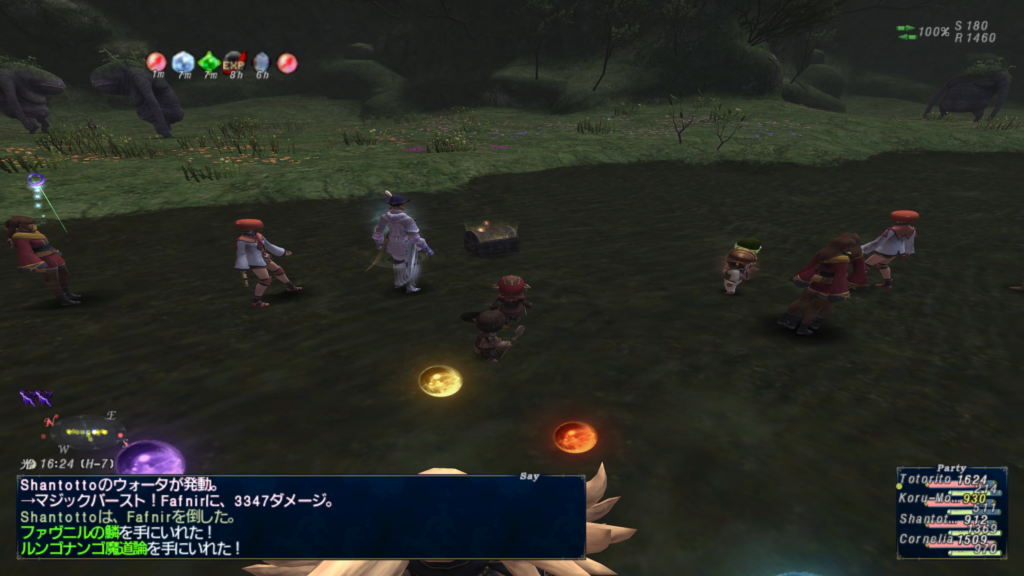
Task: Click the purple lightning weather icon
Action: pos(36,398)
